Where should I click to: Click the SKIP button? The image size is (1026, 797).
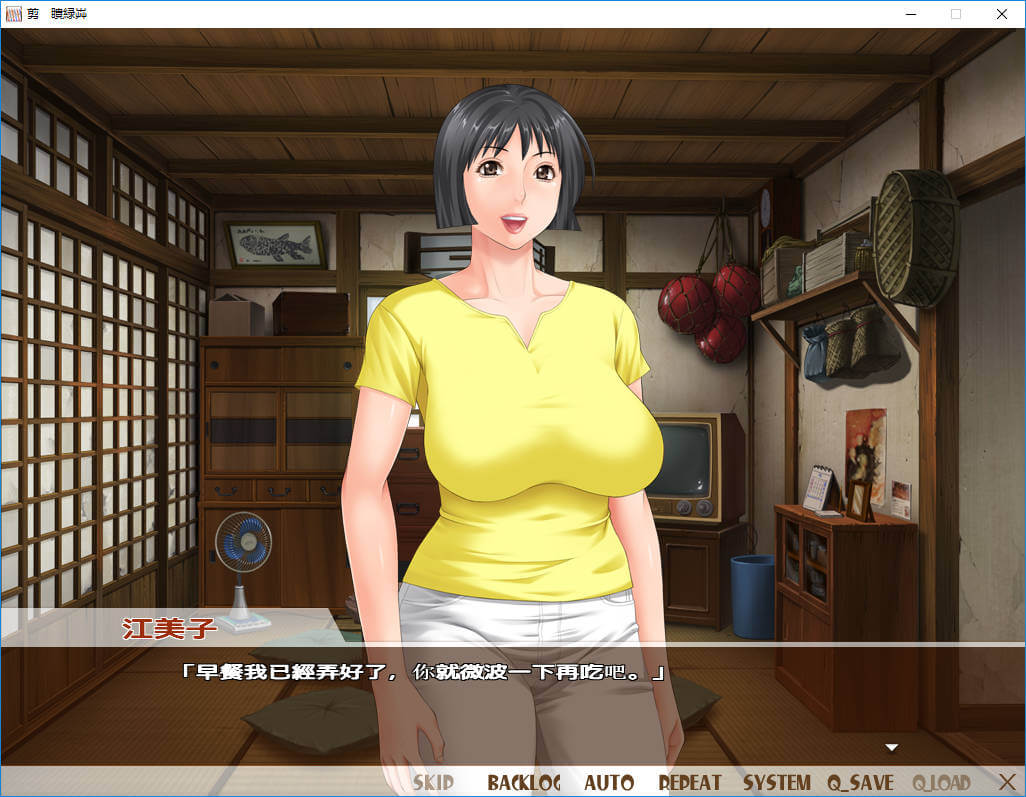(x=433, y=782)
